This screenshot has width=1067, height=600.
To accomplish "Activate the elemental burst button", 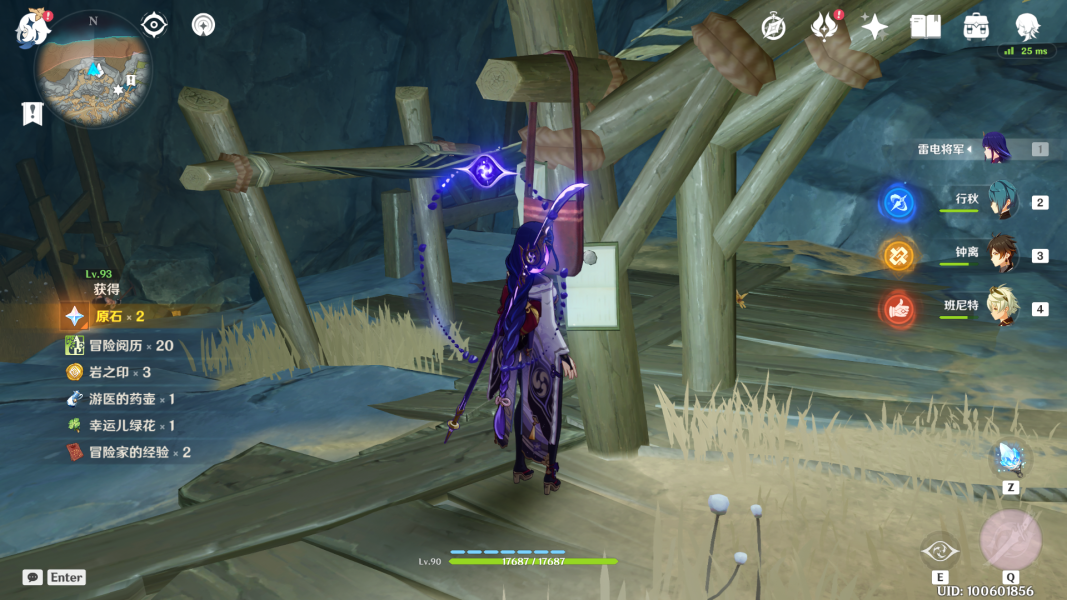I will click(1010, 541).
